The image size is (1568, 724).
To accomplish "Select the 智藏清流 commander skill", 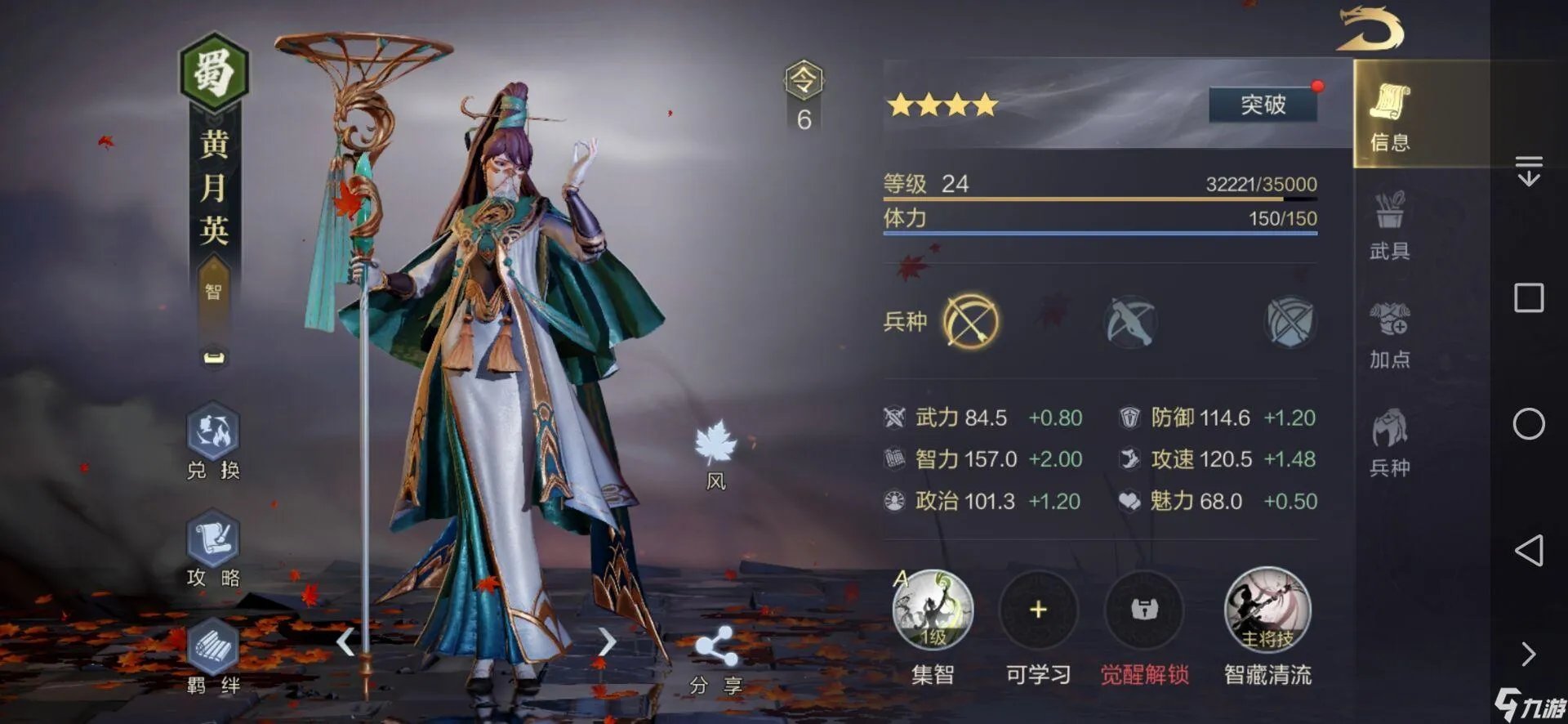I will tap(1267, 611).
